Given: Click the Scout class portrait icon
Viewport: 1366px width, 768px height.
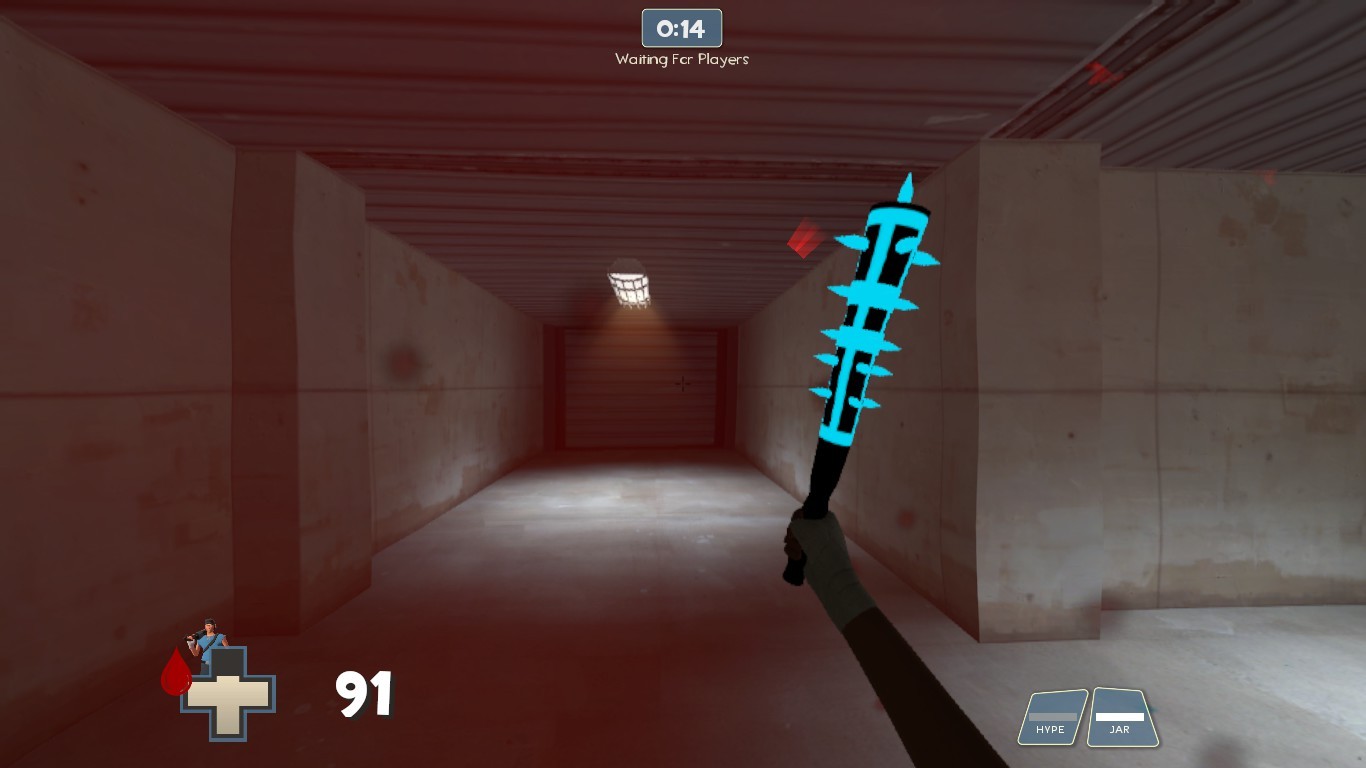Looking at the screenshot, I should 210,640.
